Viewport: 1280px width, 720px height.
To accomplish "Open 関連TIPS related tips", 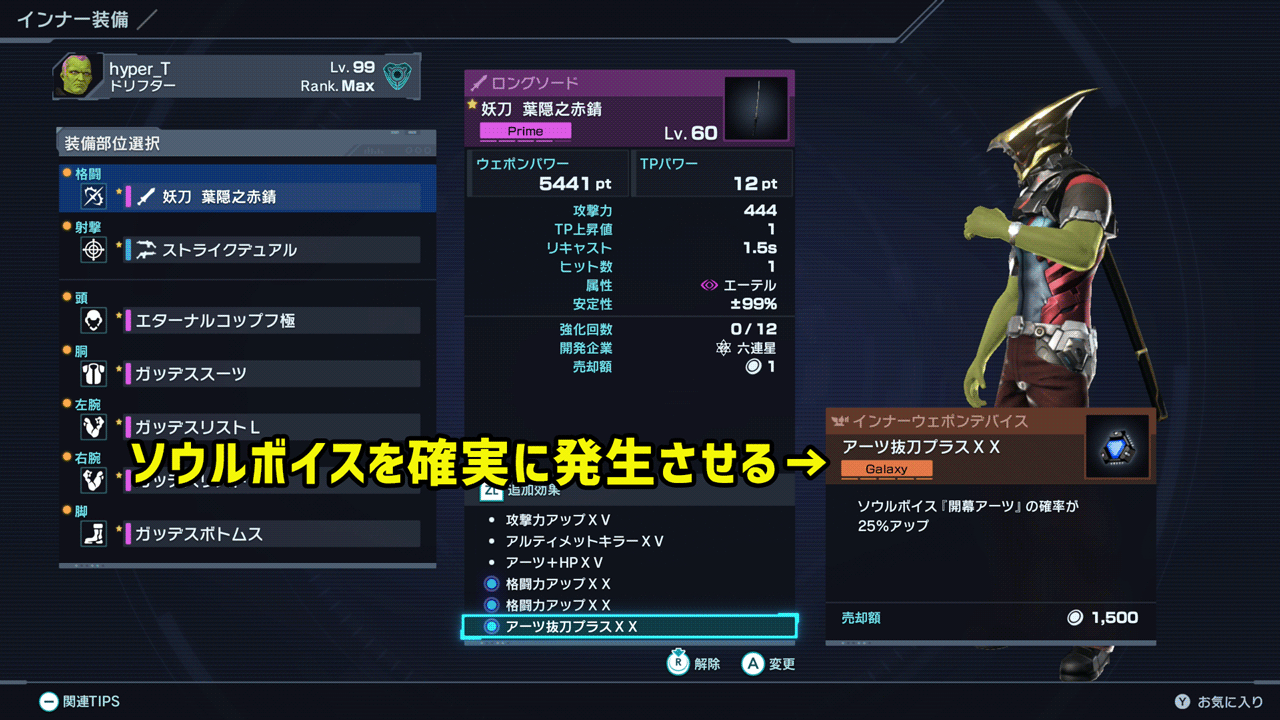I will pyautogui.click(x=79, y=702).
